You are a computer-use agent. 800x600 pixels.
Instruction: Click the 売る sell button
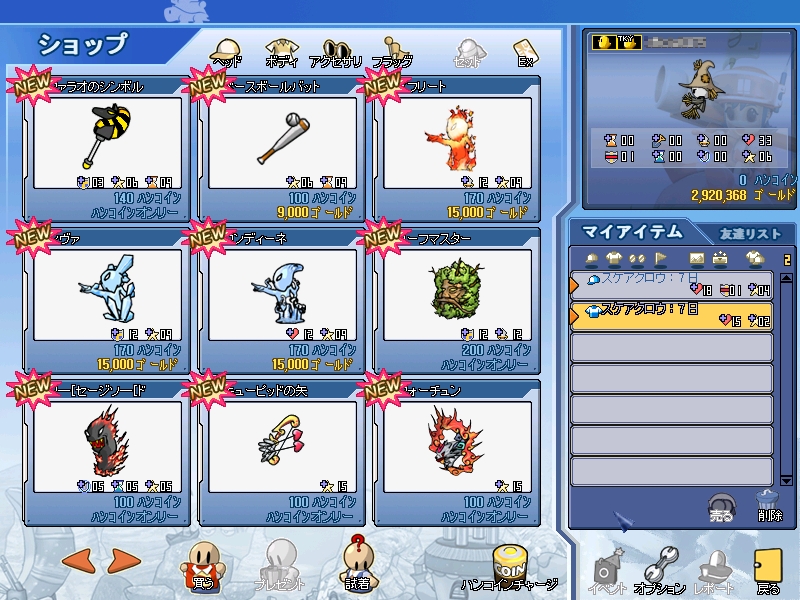[720, 508]
